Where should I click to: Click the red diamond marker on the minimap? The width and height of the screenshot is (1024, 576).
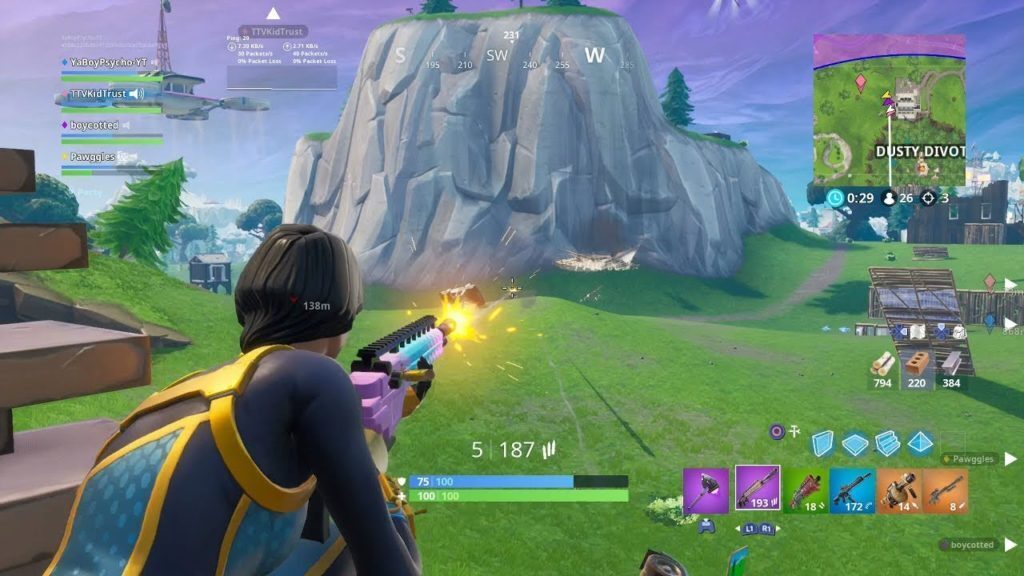[x=860, y=79]
